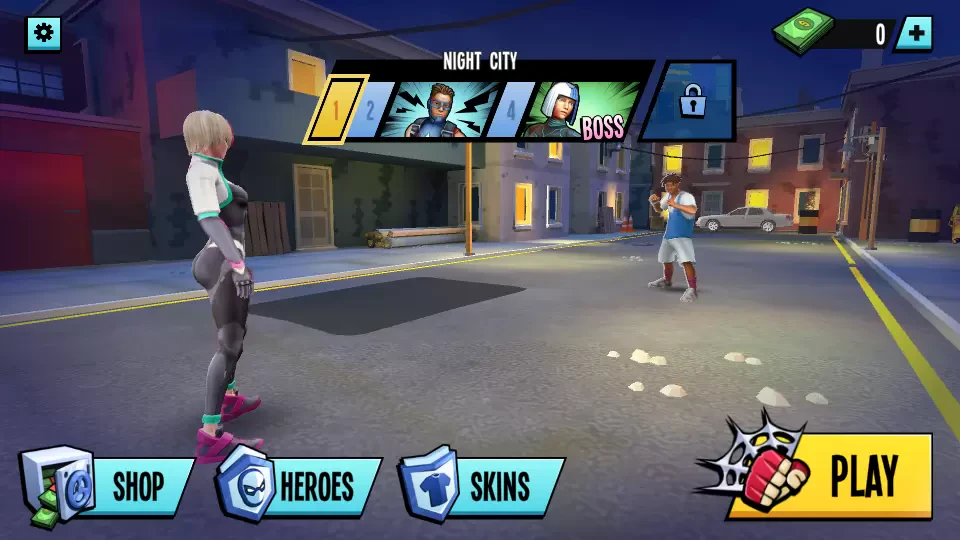The image size is (960, 540).
Task: Open the Skins menu
Action: point(483,486)
